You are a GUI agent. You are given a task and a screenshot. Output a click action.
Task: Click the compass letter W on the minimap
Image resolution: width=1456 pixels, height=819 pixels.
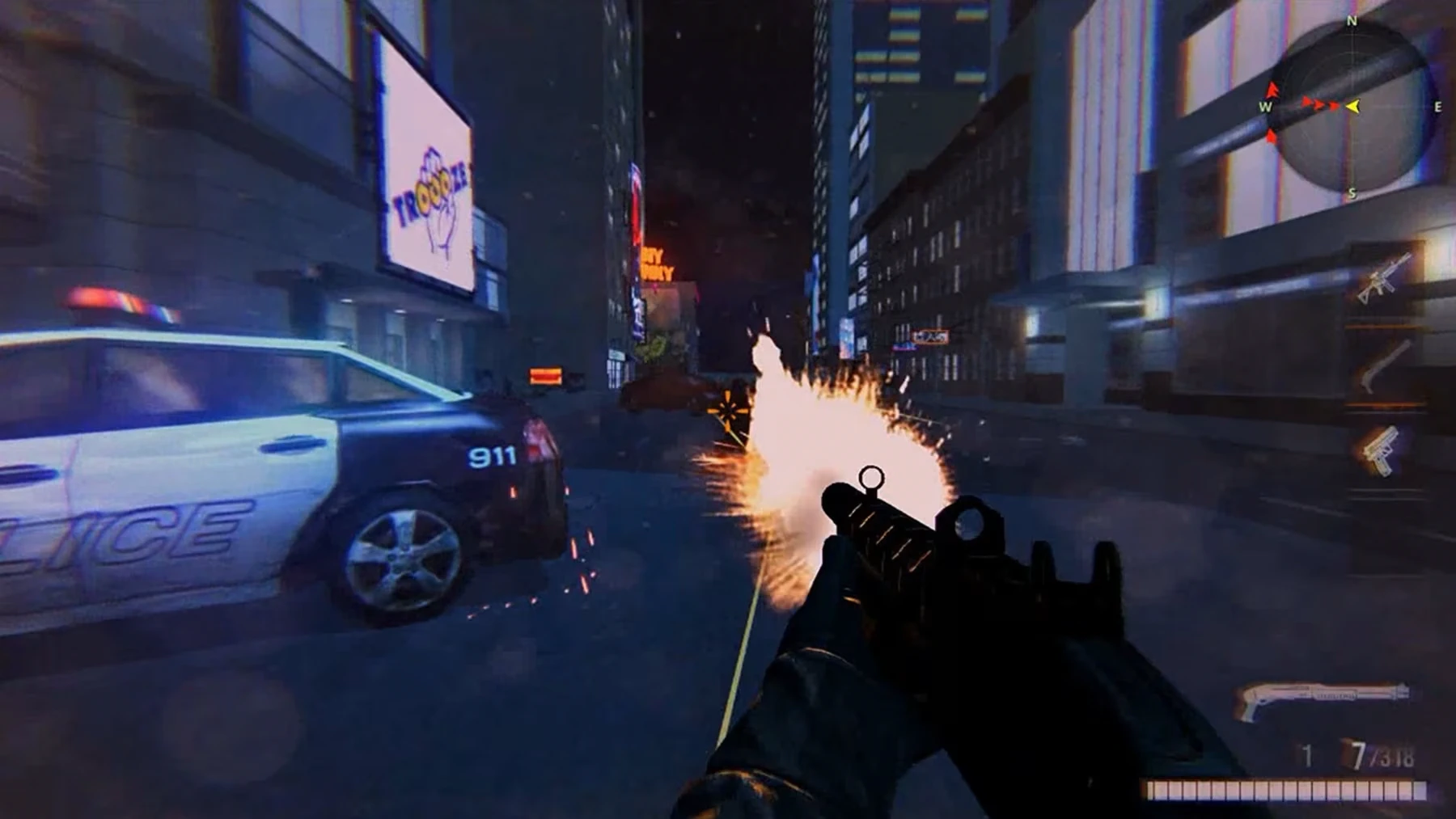click(1264, 105)
